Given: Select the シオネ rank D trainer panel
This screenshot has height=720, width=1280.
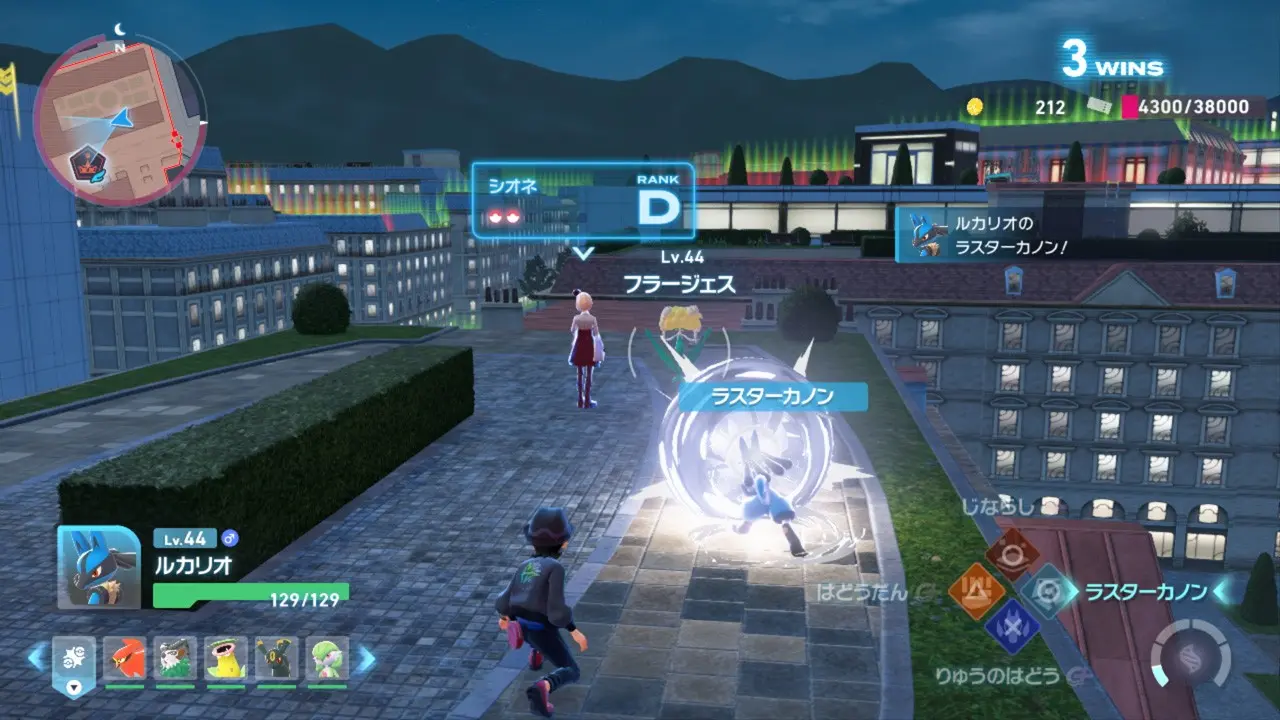Looking at the screenshot, I should coord(583,201).
